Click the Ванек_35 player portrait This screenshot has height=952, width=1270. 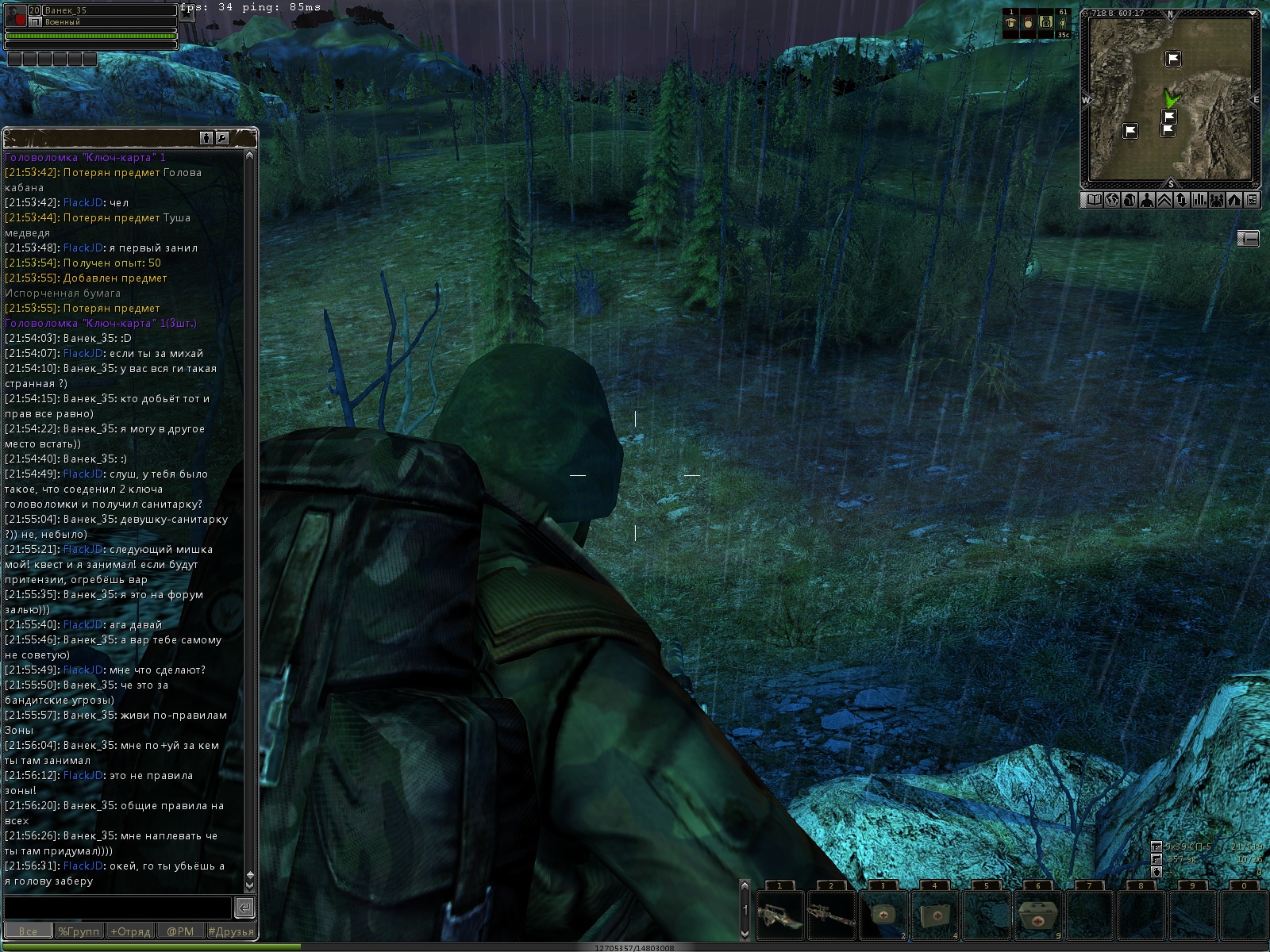coord(16,16)
